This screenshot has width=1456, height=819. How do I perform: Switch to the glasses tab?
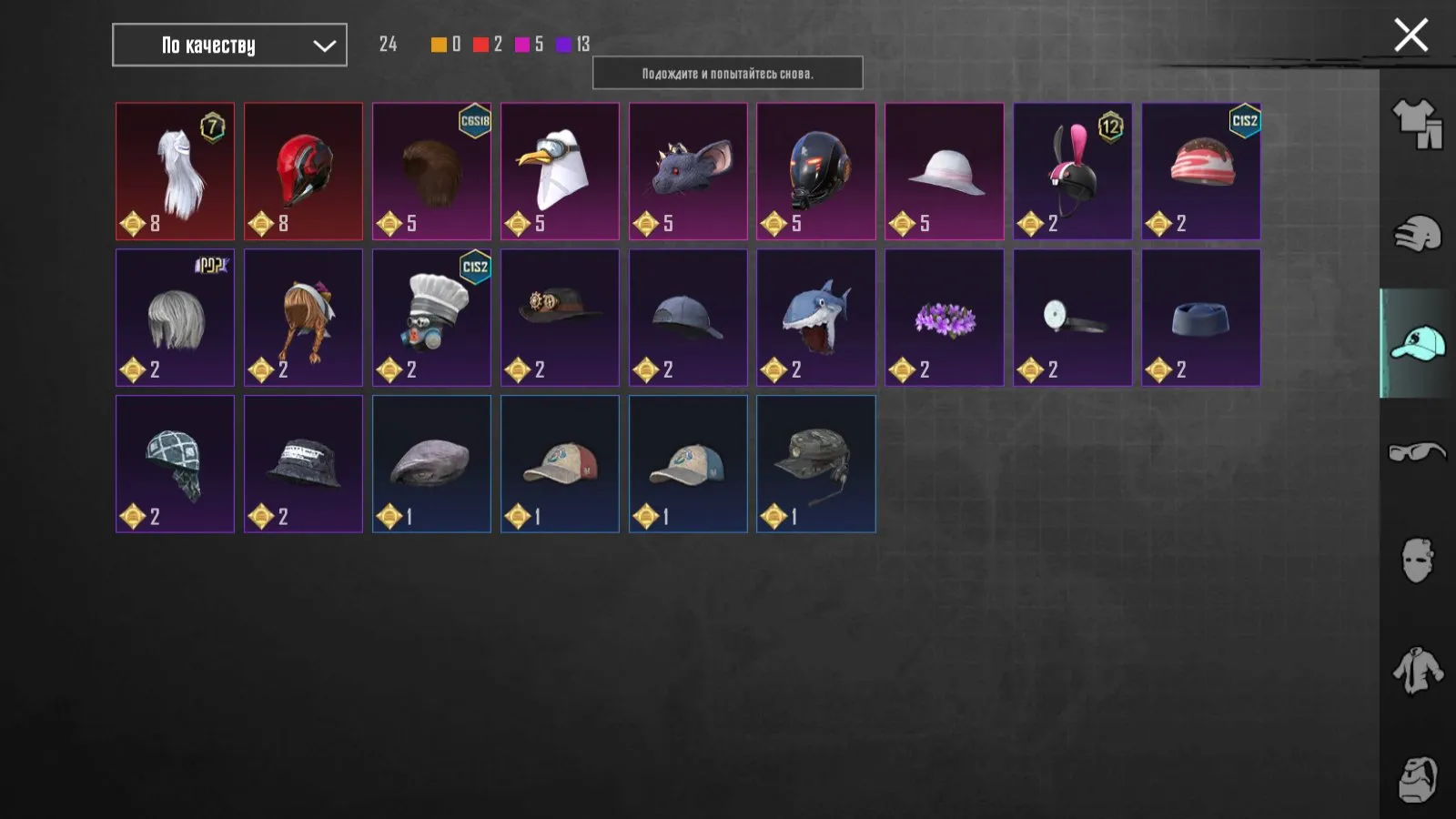point(1416,453)
